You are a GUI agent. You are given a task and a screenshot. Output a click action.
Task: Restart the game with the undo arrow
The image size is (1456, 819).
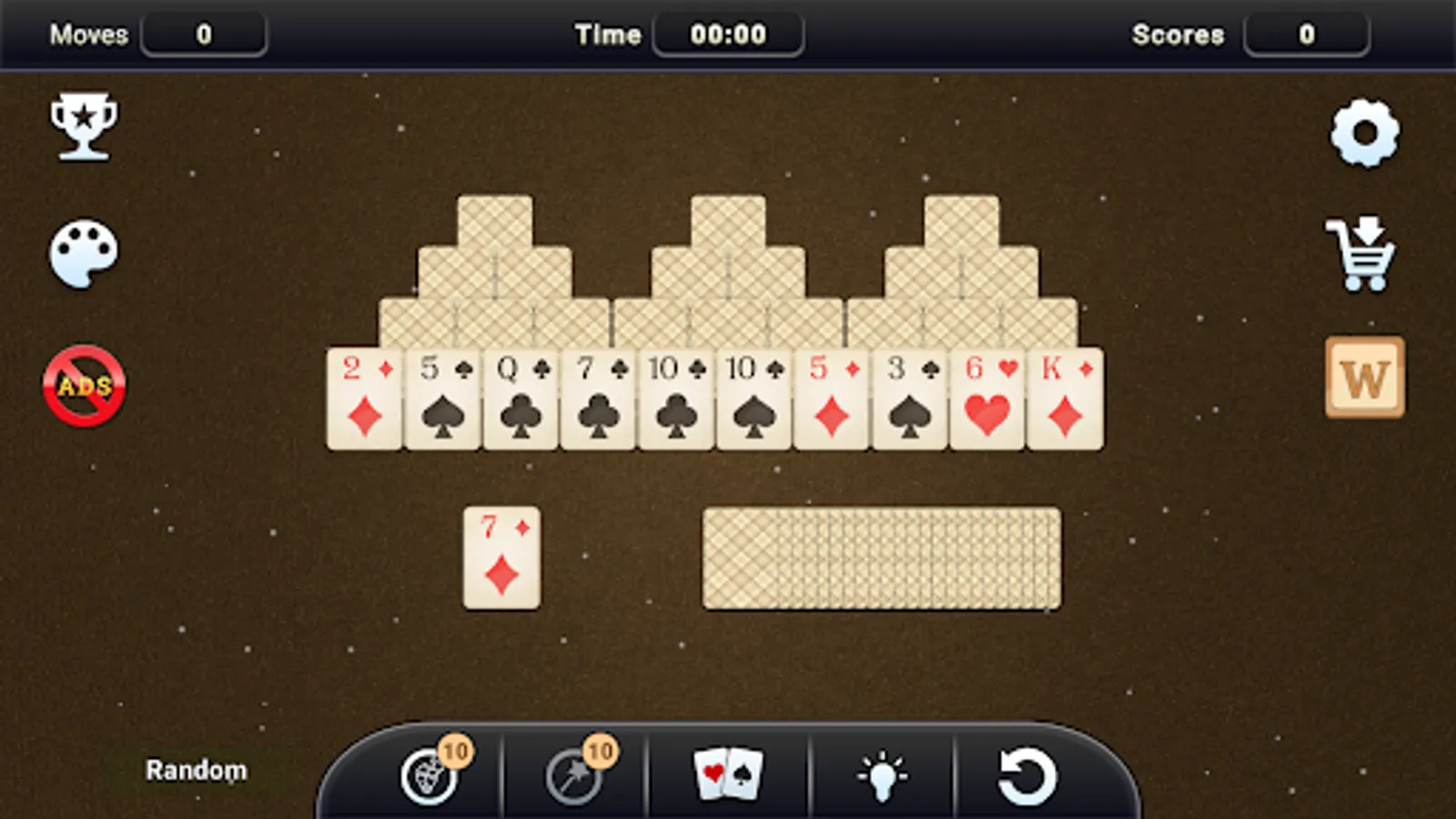coord(1028,773)
